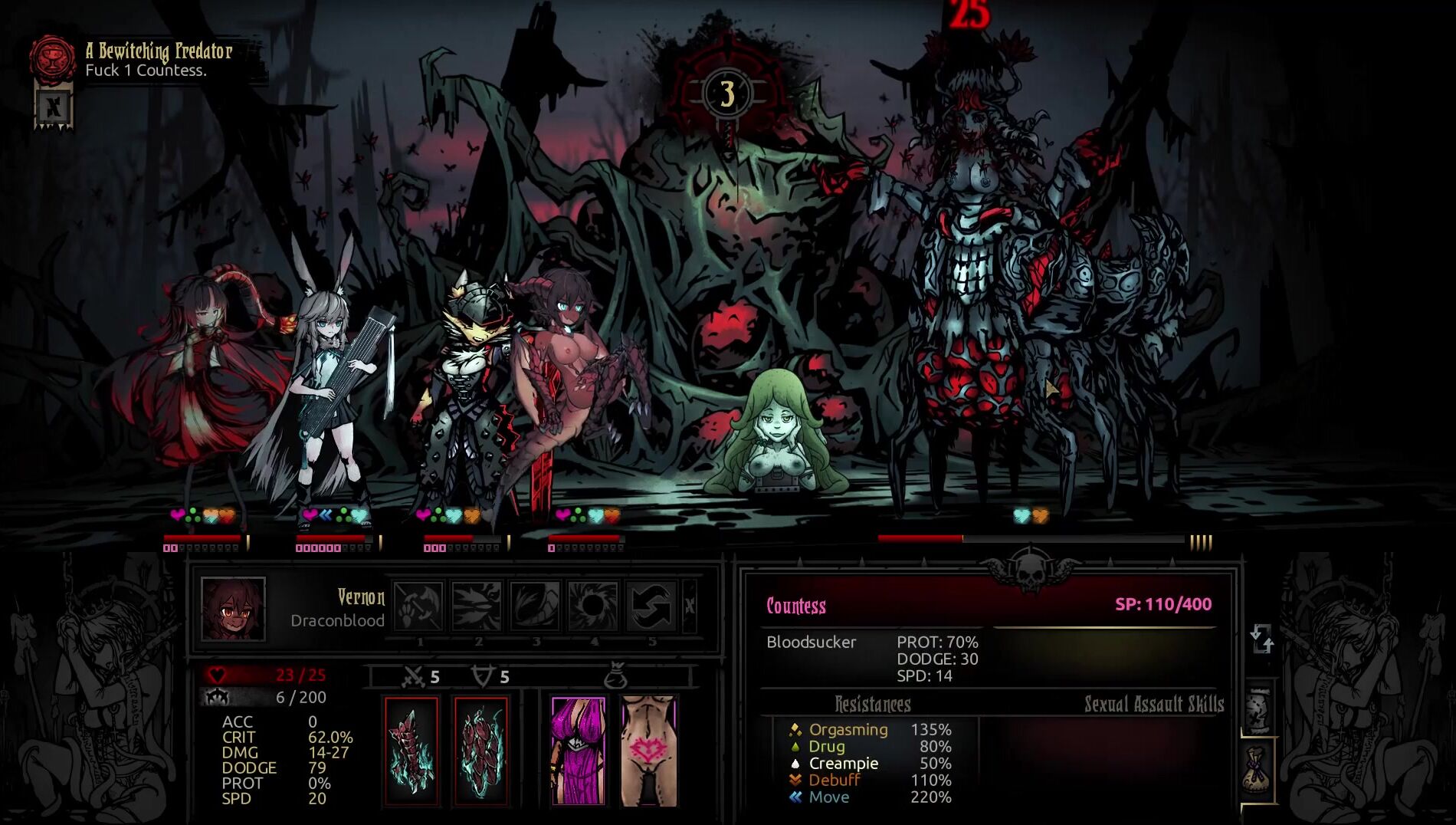Toggle the panel swap arrows icon

point(1261,639)
